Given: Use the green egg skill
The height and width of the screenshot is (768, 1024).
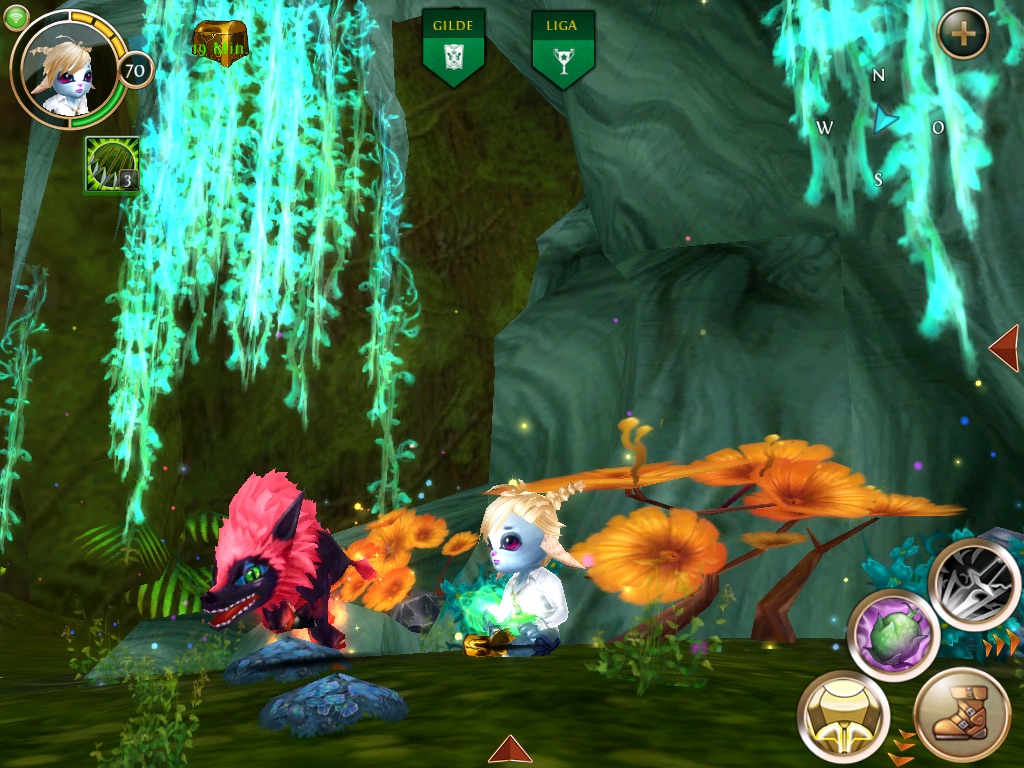Looking at the screenshot, I should 892,634.
